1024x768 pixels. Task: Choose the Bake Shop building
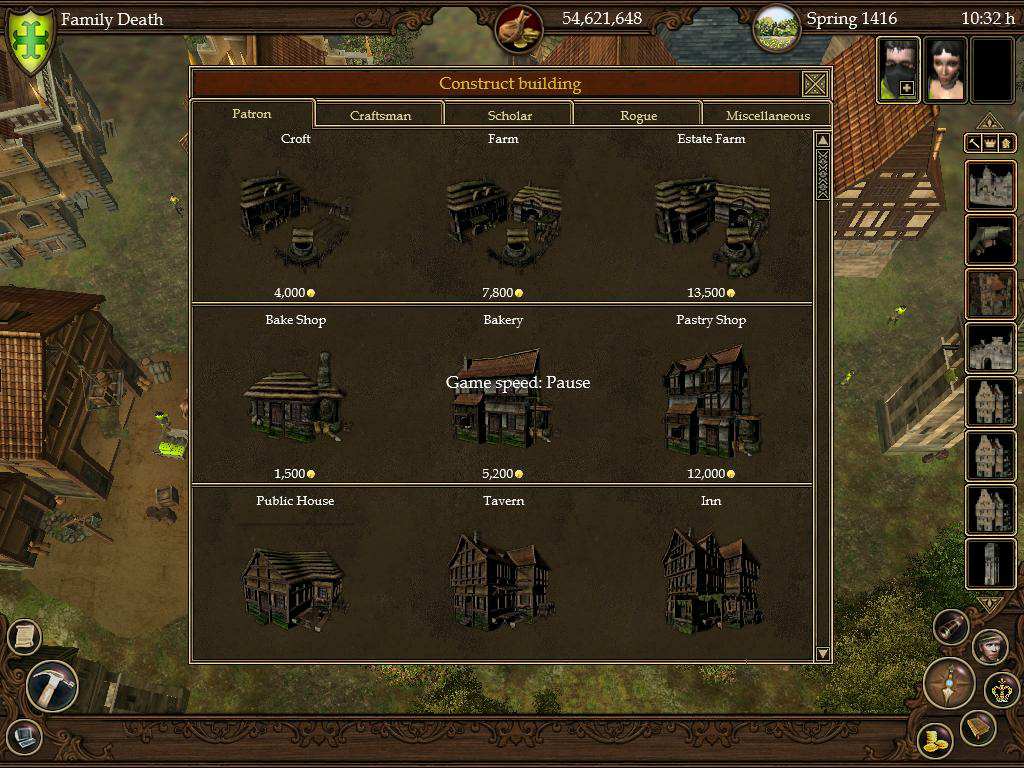click(295, 400)
